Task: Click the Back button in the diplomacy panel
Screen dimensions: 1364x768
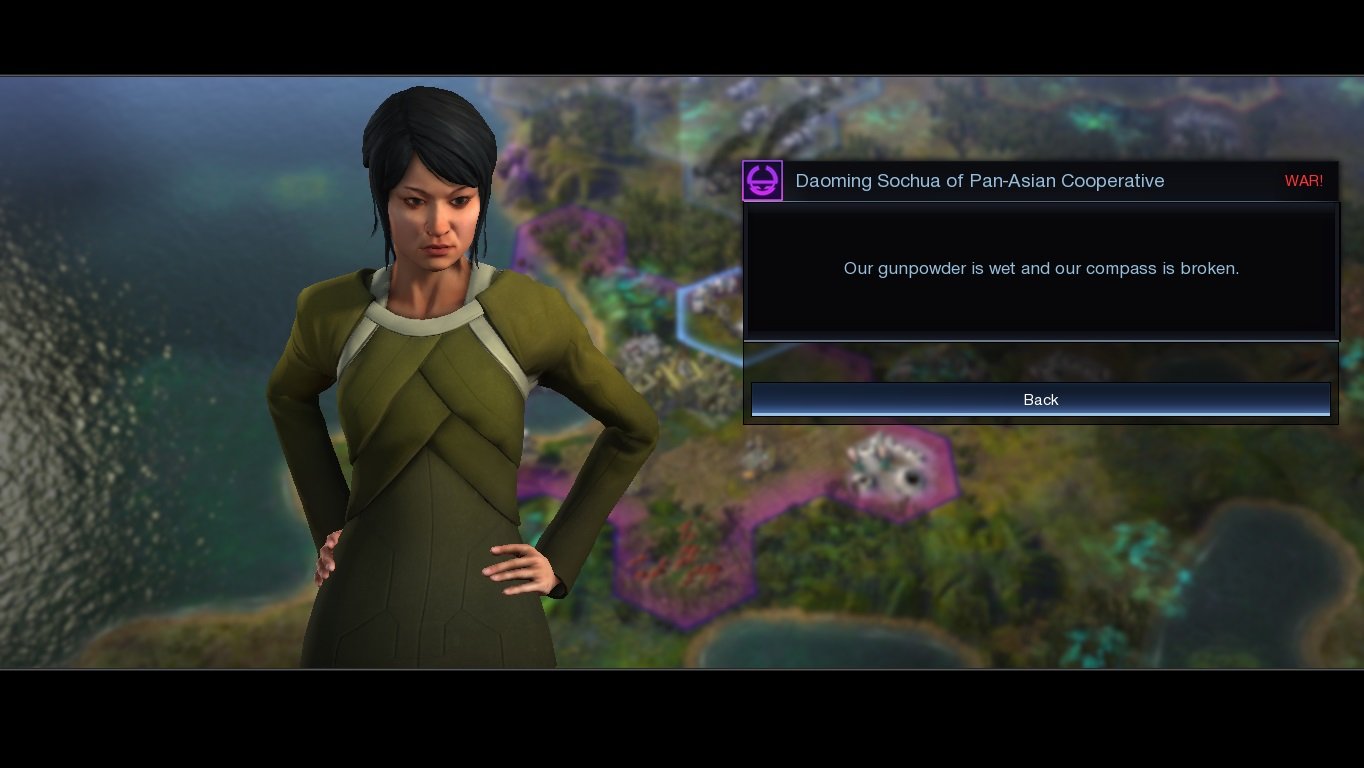Action: [x=1040, y=399]
